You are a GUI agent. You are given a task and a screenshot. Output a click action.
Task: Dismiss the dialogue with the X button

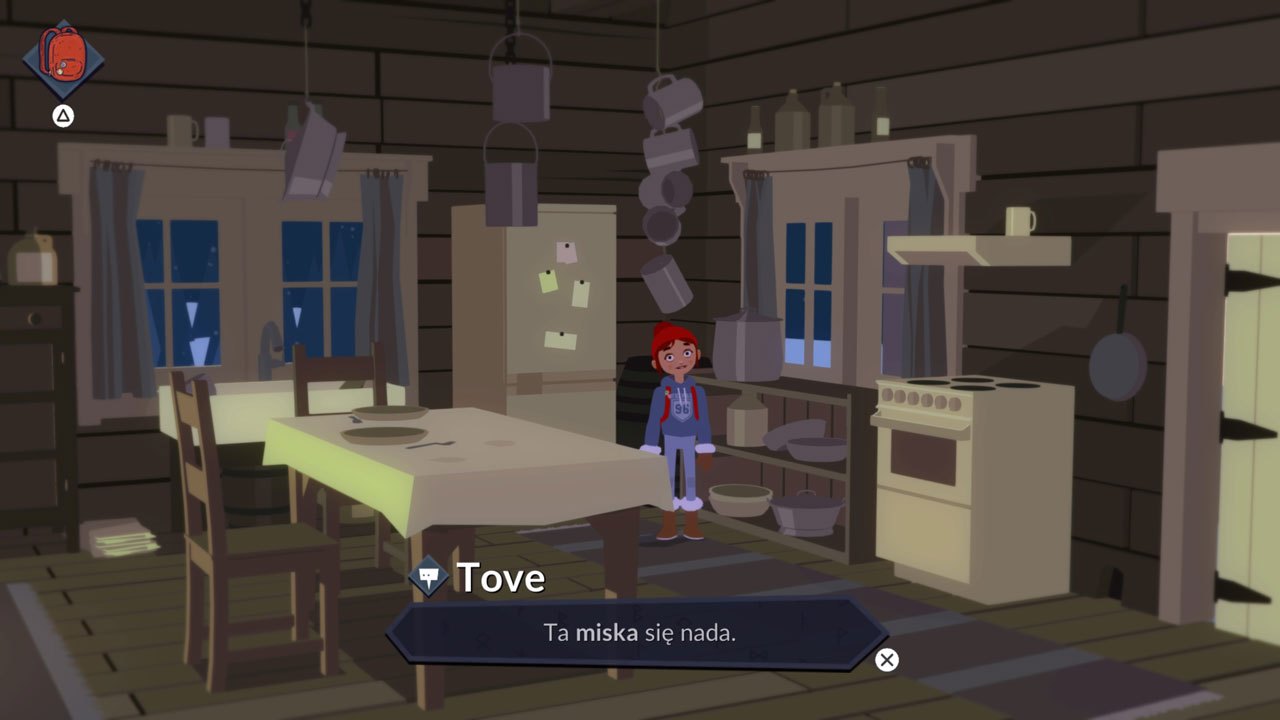(886, 660)
